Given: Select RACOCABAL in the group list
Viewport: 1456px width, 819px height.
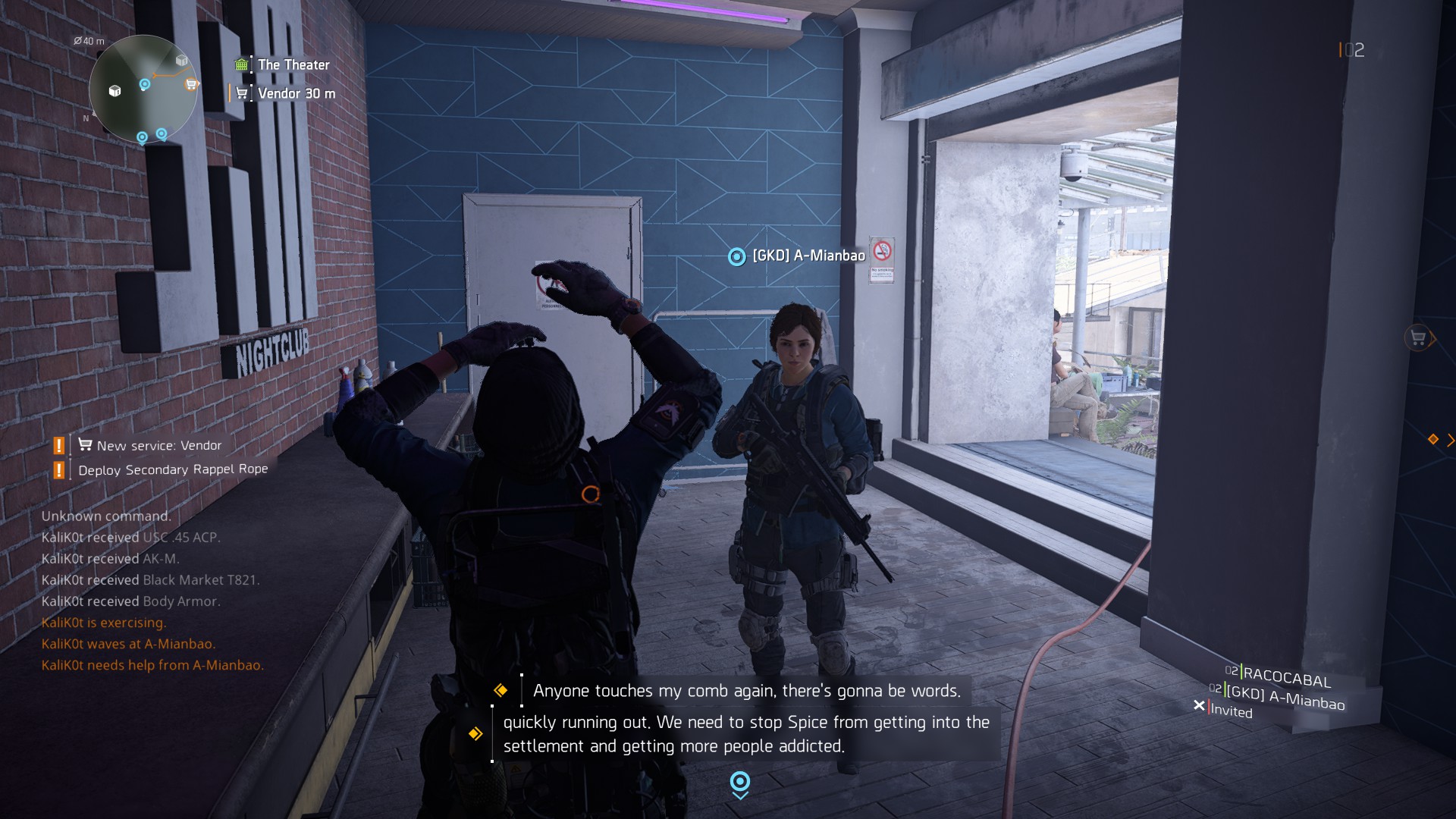Looking at the screenshot, I should tap(1286, 677).
